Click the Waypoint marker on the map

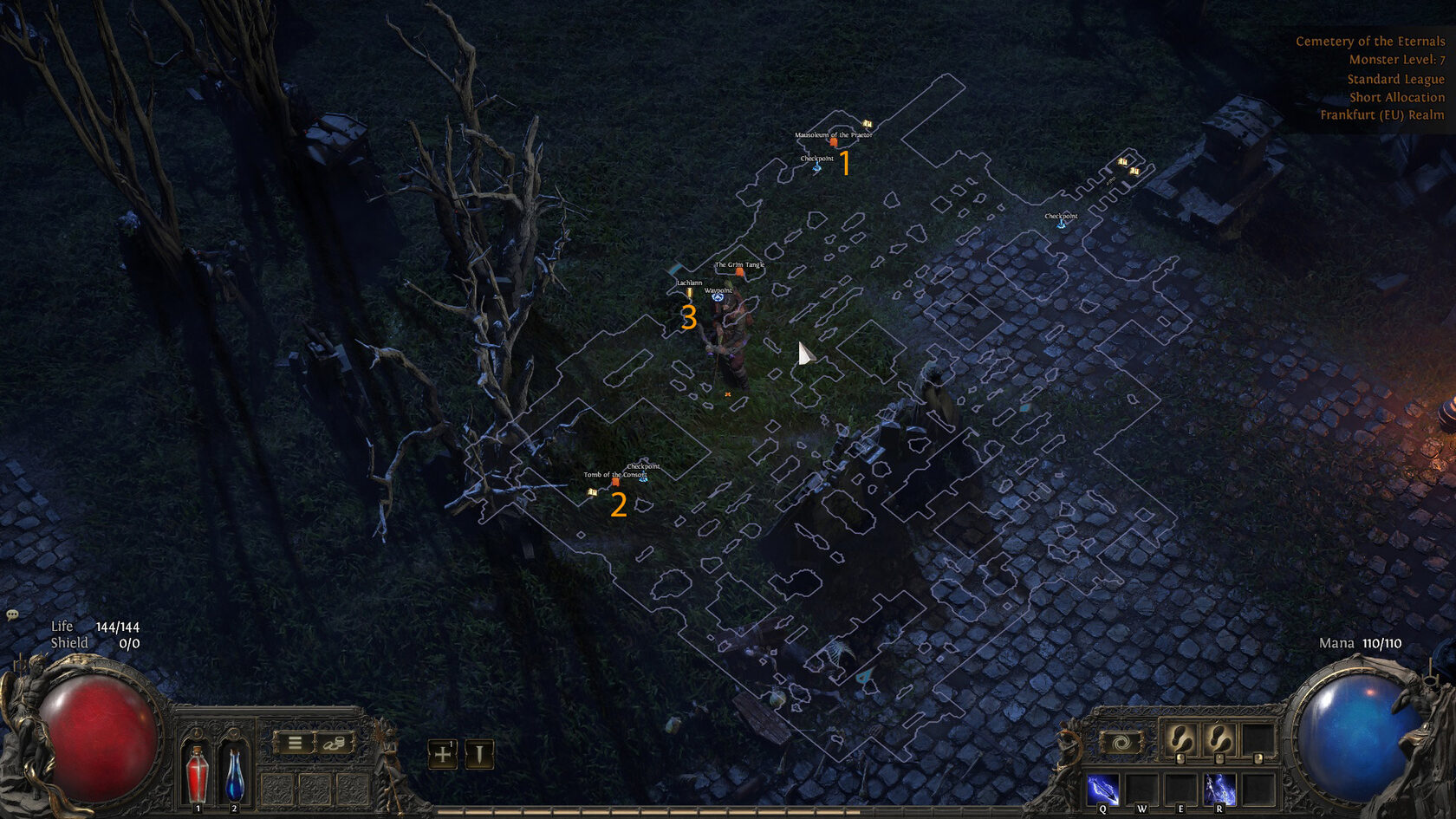(718, 296)
